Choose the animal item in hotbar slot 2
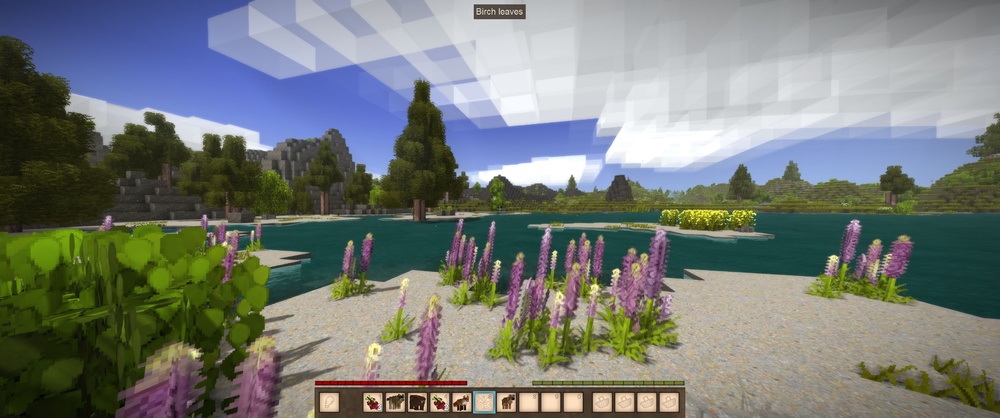 pyautogui.click(x=395, y=402)
